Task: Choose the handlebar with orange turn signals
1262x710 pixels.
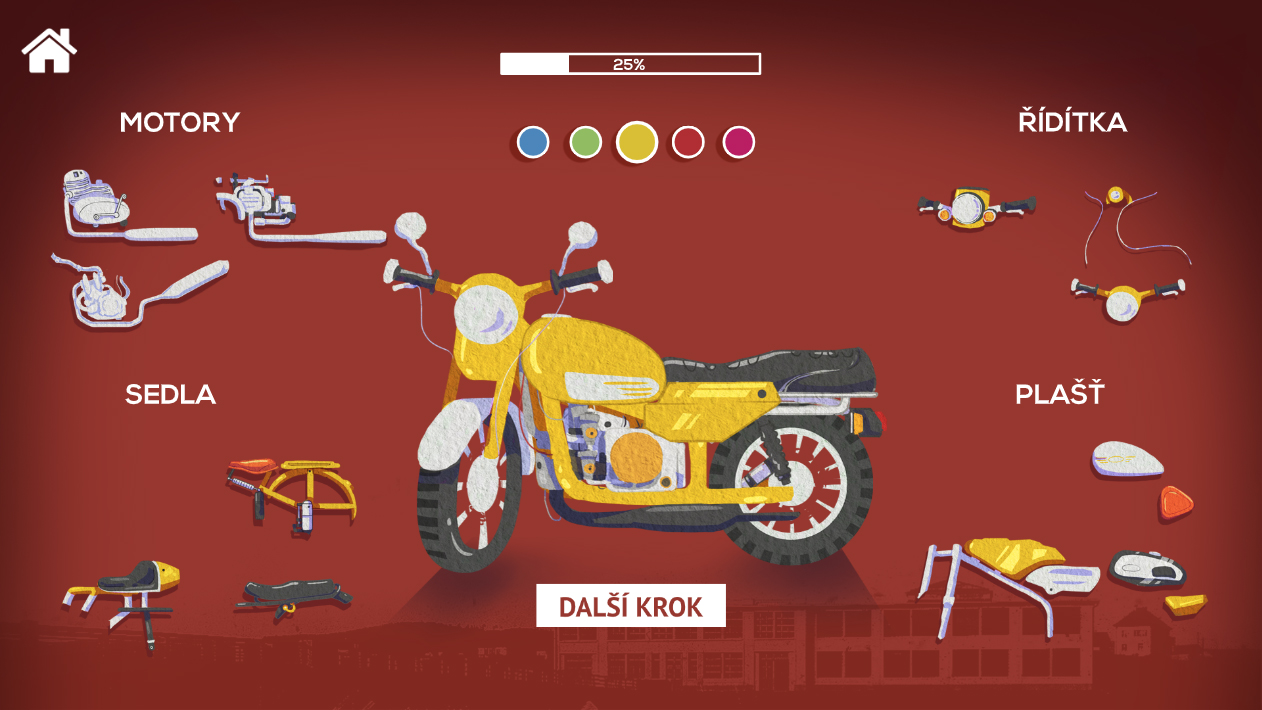Action: 975,208
